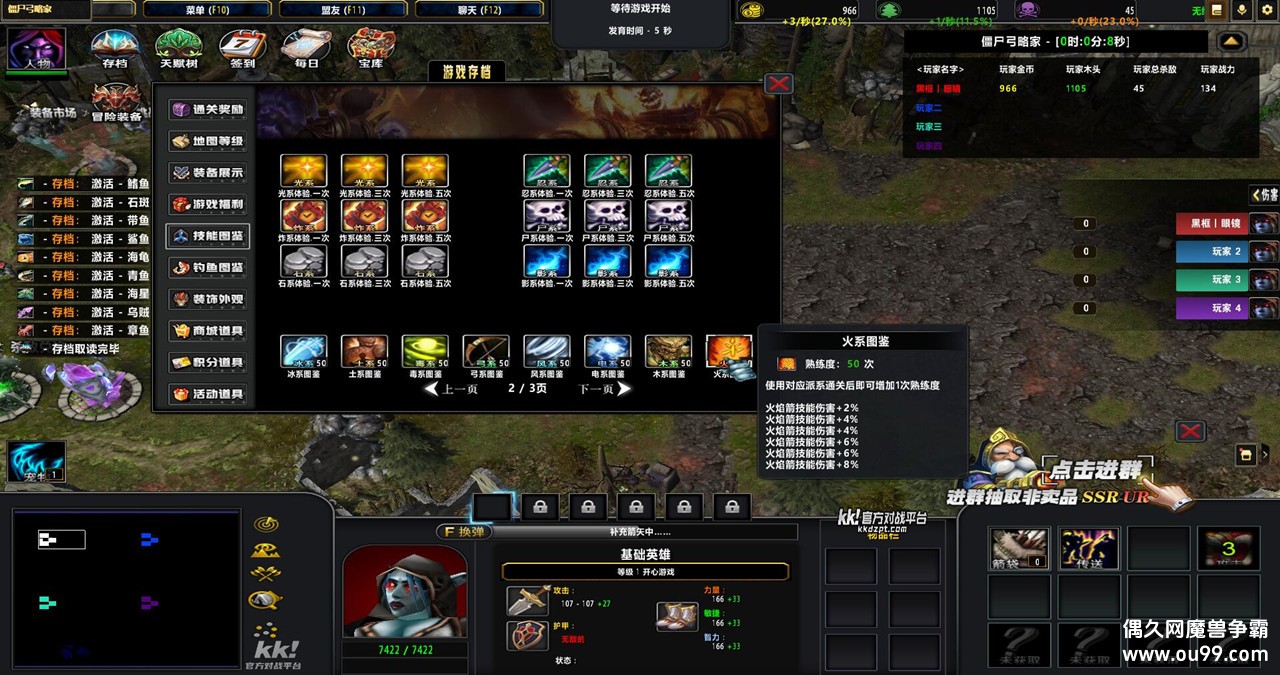Close the 游戏存档 save panel
The width and height of the screenshot is (1280, 675).
click(778, 84)
